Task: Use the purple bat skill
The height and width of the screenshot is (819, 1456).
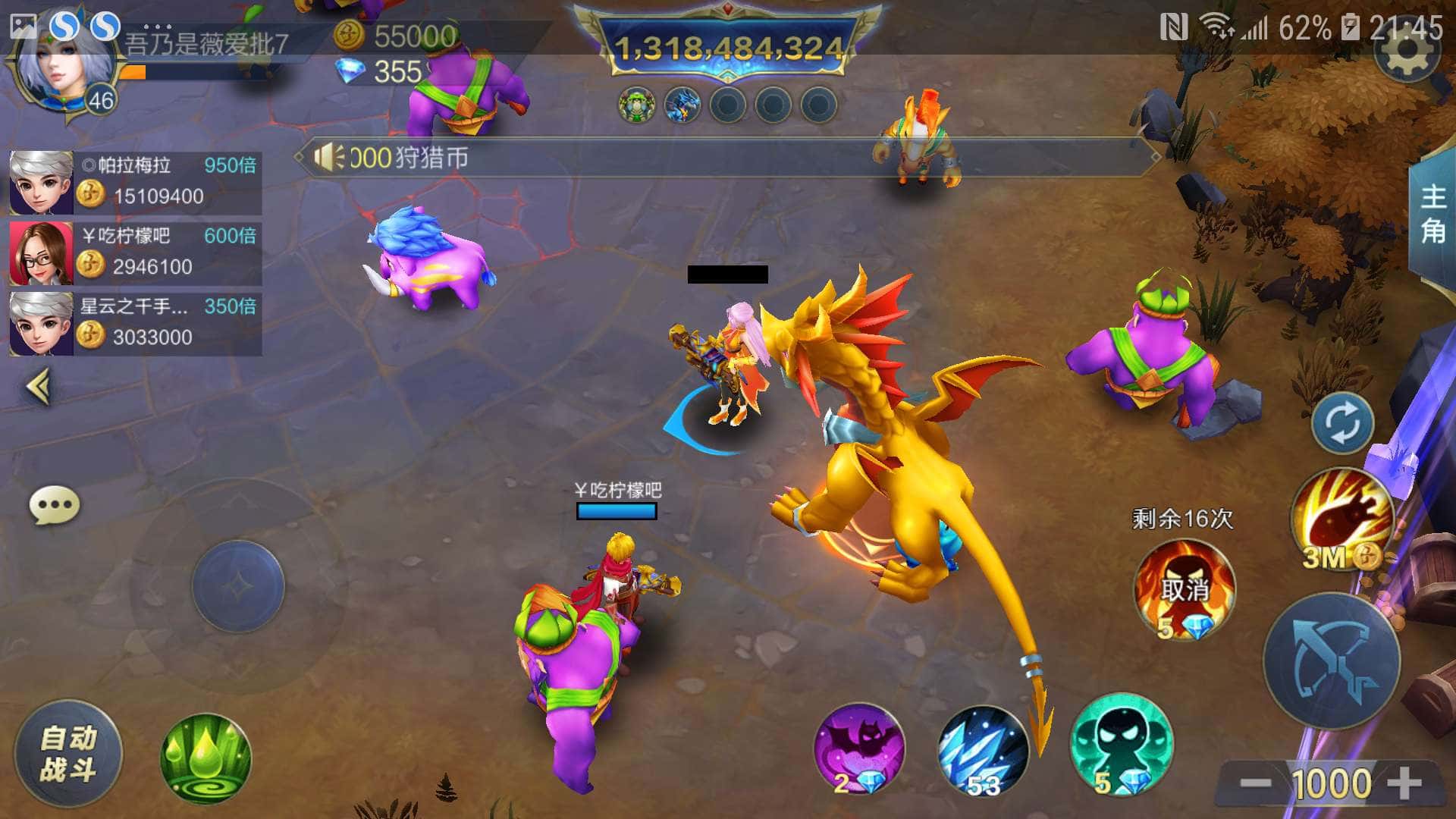Action: [858, 749]
